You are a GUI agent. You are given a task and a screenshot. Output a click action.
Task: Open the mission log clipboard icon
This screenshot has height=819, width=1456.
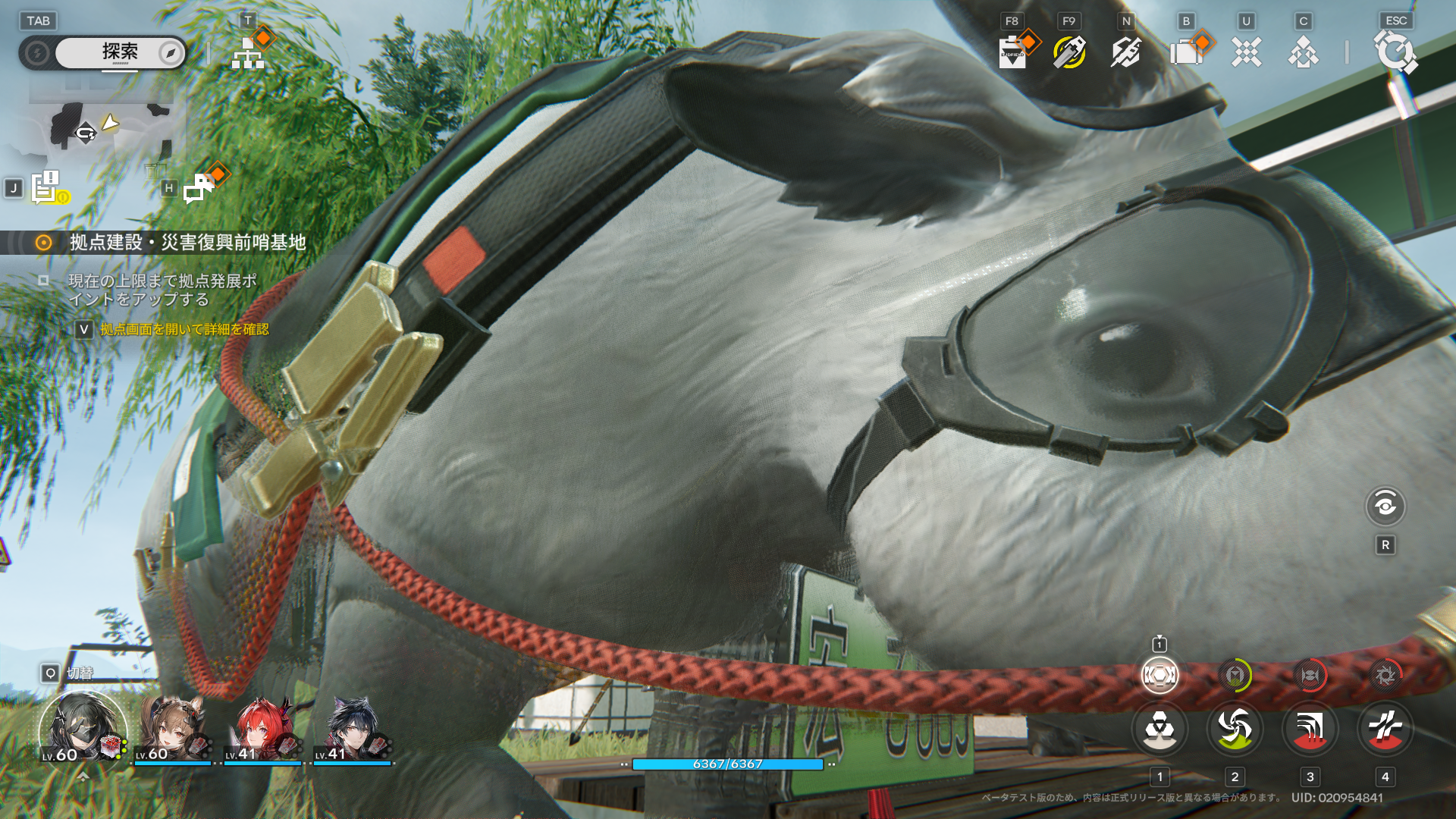click(46, 187)
